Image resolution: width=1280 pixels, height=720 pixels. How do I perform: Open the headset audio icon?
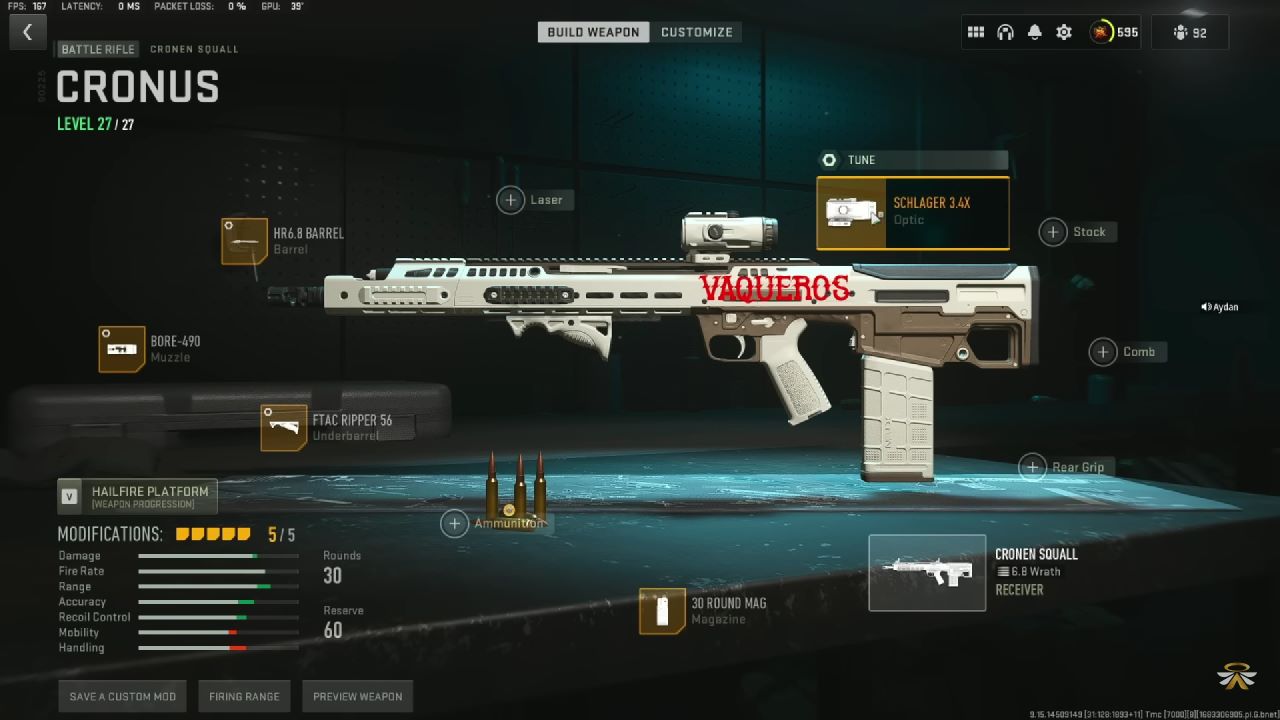(1005, 32)
